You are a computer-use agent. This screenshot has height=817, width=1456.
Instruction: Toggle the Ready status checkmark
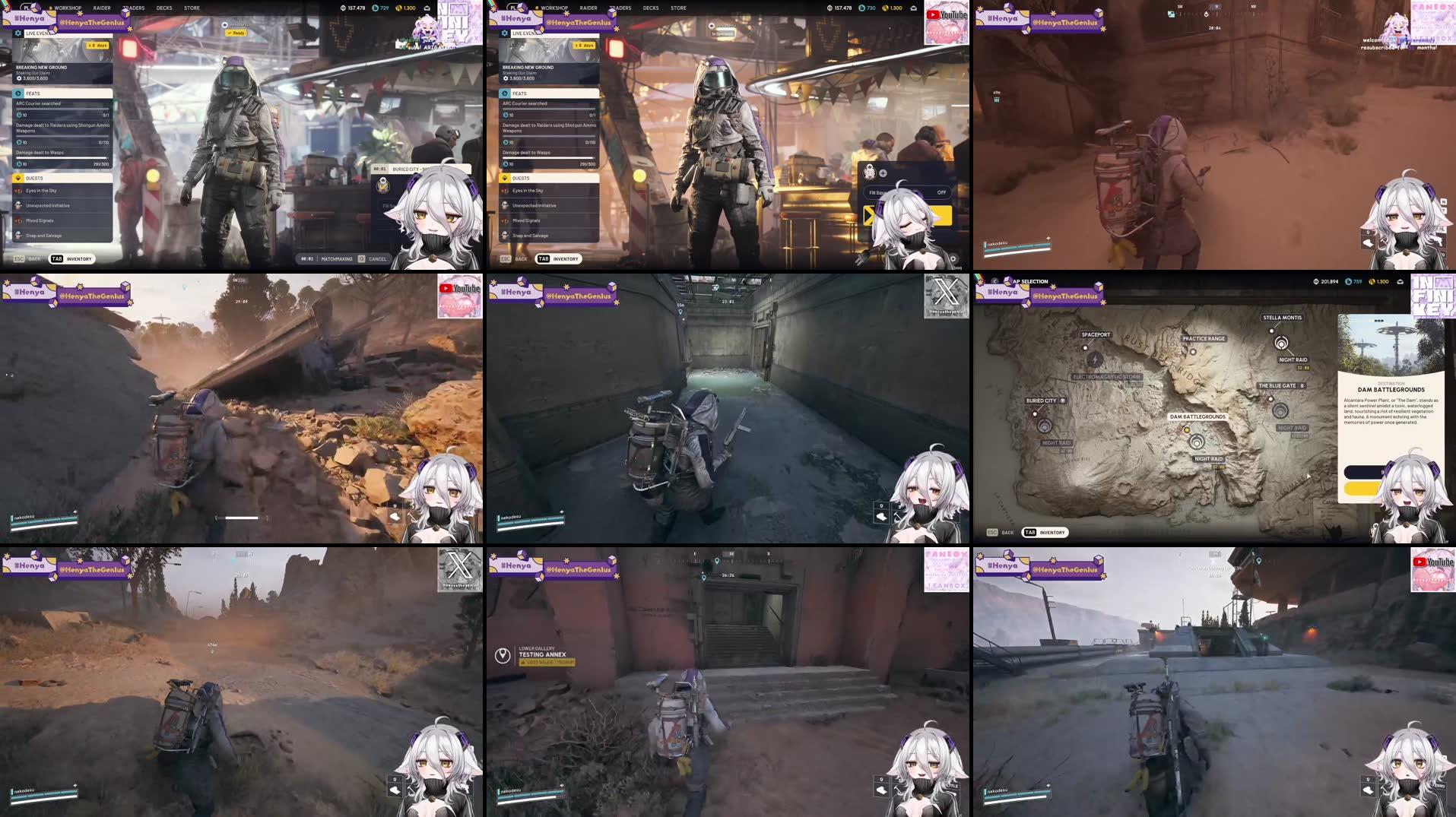click(228, 33)
